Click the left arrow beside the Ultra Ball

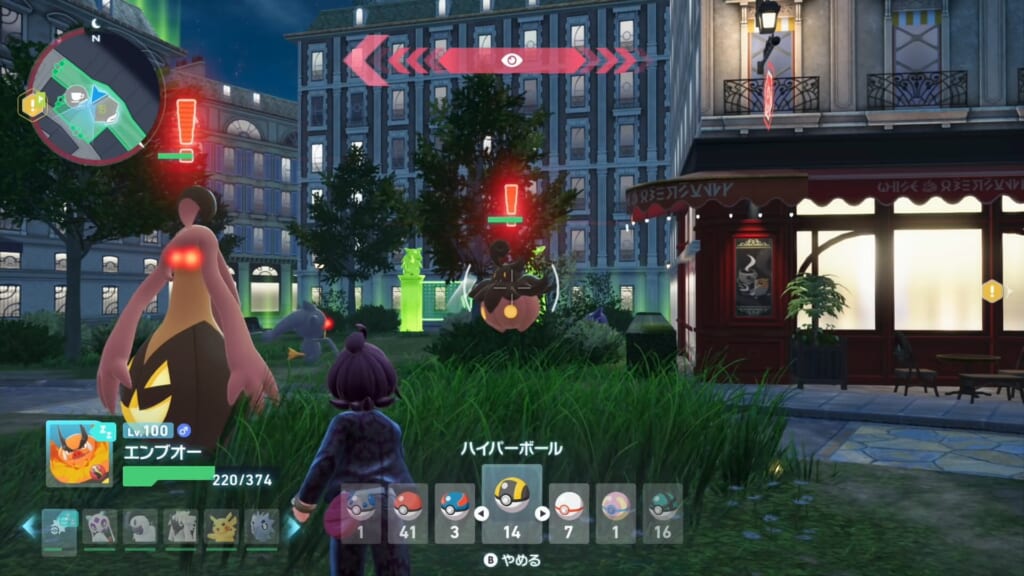click(481, 513)
